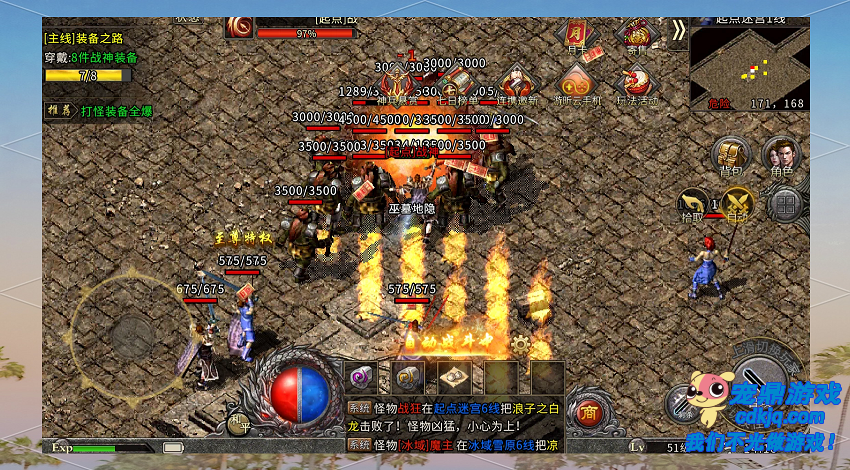
Task: Toggle 自动 auto-battle crossed swords
Action: coord(739,204)
